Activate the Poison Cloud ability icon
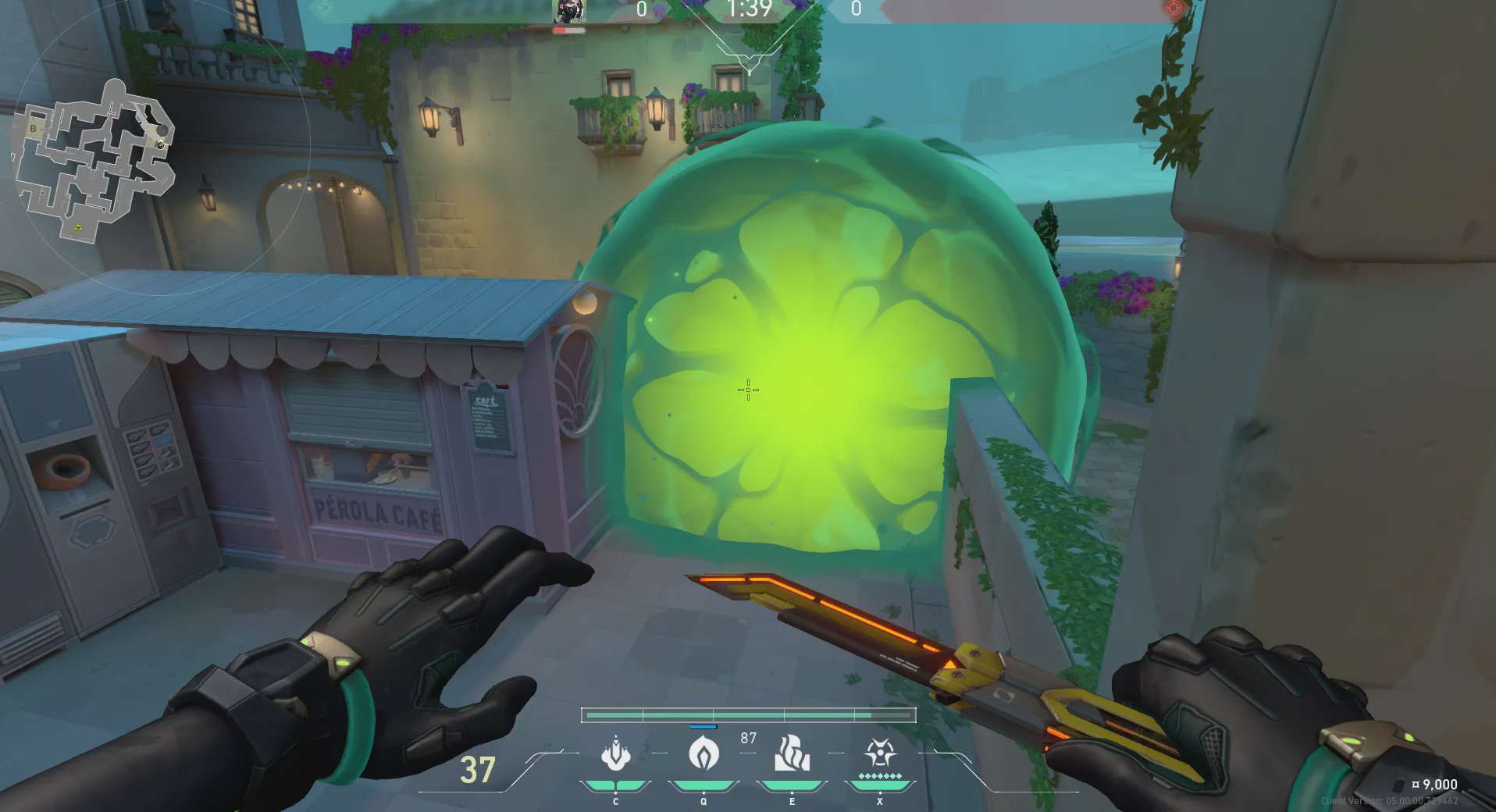 coord(703,754)
